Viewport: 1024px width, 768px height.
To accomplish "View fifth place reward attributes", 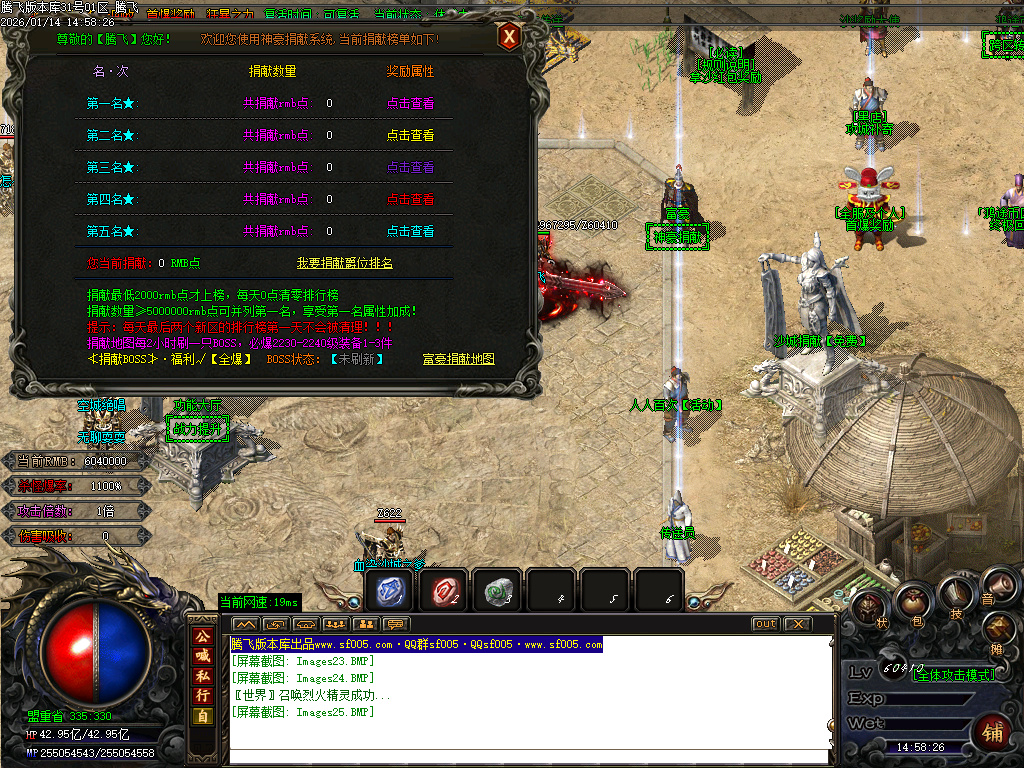I will pos(410,231).
